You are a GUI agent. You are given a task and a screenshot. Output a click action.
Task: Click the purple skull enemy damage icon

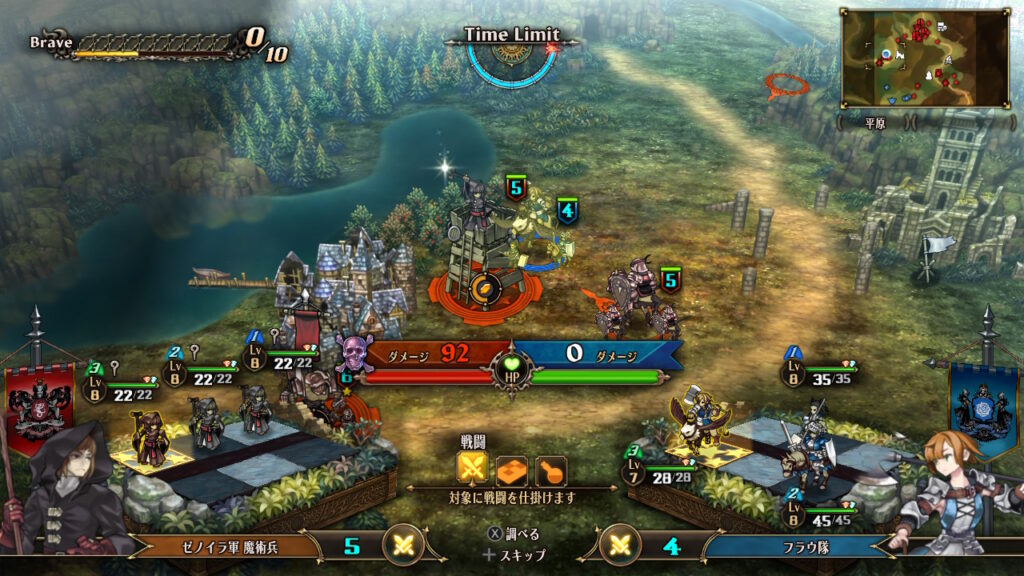[x=352, y=354]
